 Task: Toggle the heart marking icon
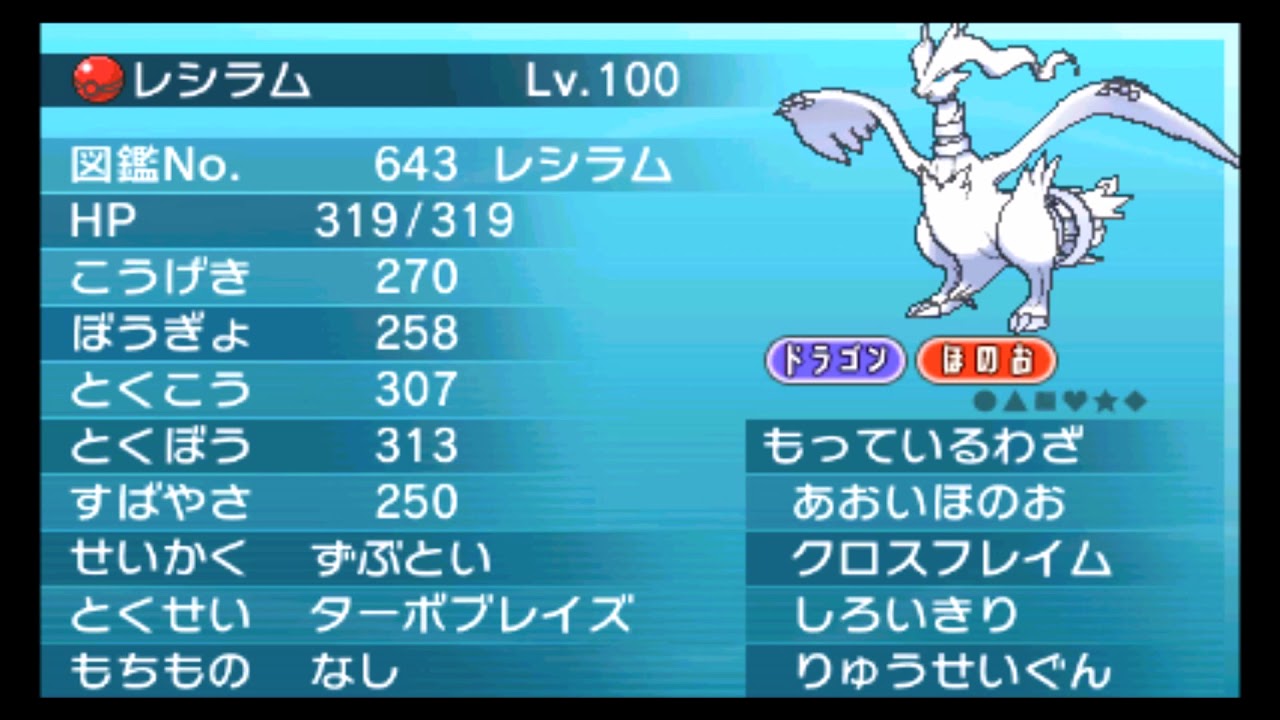coord(1074,401)
